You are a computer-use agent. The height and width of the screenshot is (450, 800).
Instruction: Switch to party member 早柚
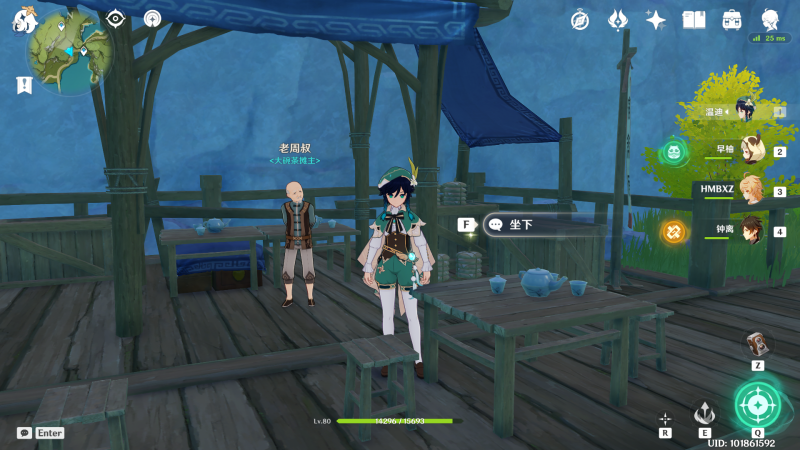tap(750, 151)
